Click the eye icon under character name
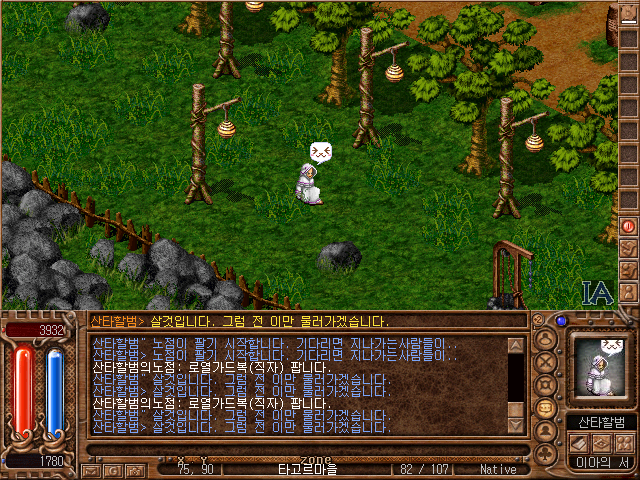The width and height of the screenshot is (640, 480). coord(601,442)
